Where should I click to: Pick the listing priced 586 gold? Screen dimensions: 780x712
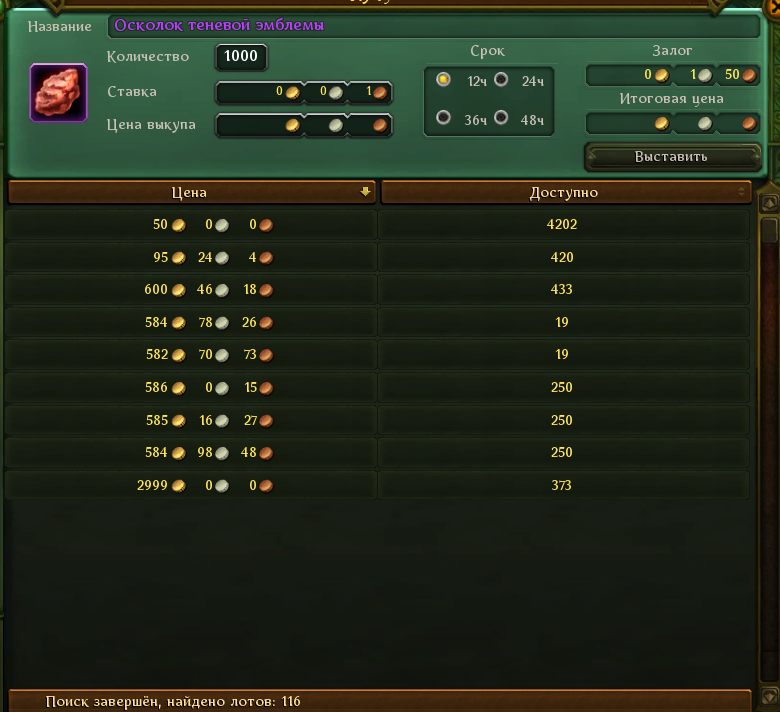378,388
